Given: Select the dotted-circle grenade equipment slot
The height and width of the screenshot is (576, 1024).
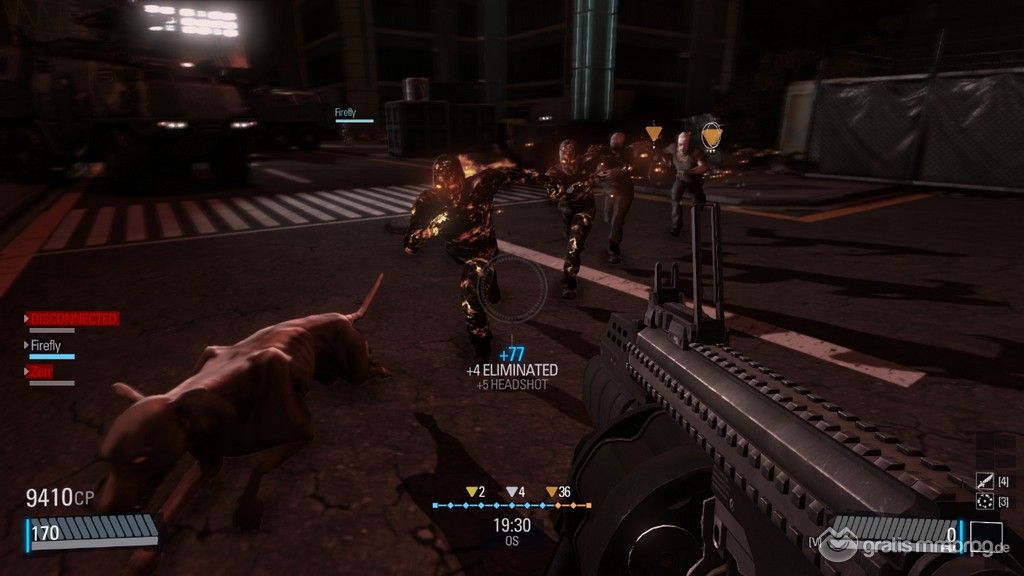Looking at the screenshot, I should pos(984,501).
